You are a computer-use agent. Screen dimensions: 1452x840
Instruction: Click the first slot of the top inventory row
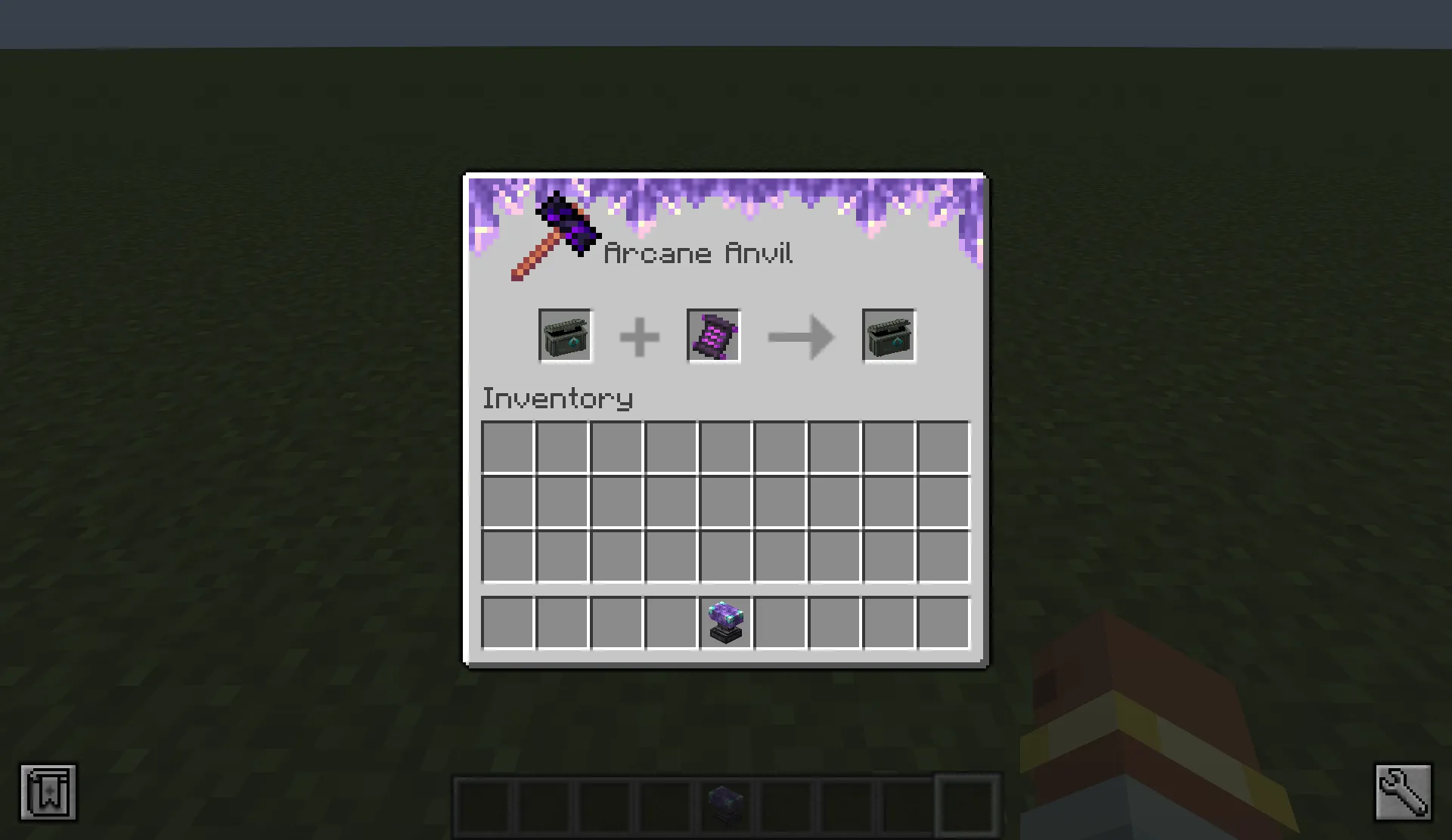(x=507, y=447)
